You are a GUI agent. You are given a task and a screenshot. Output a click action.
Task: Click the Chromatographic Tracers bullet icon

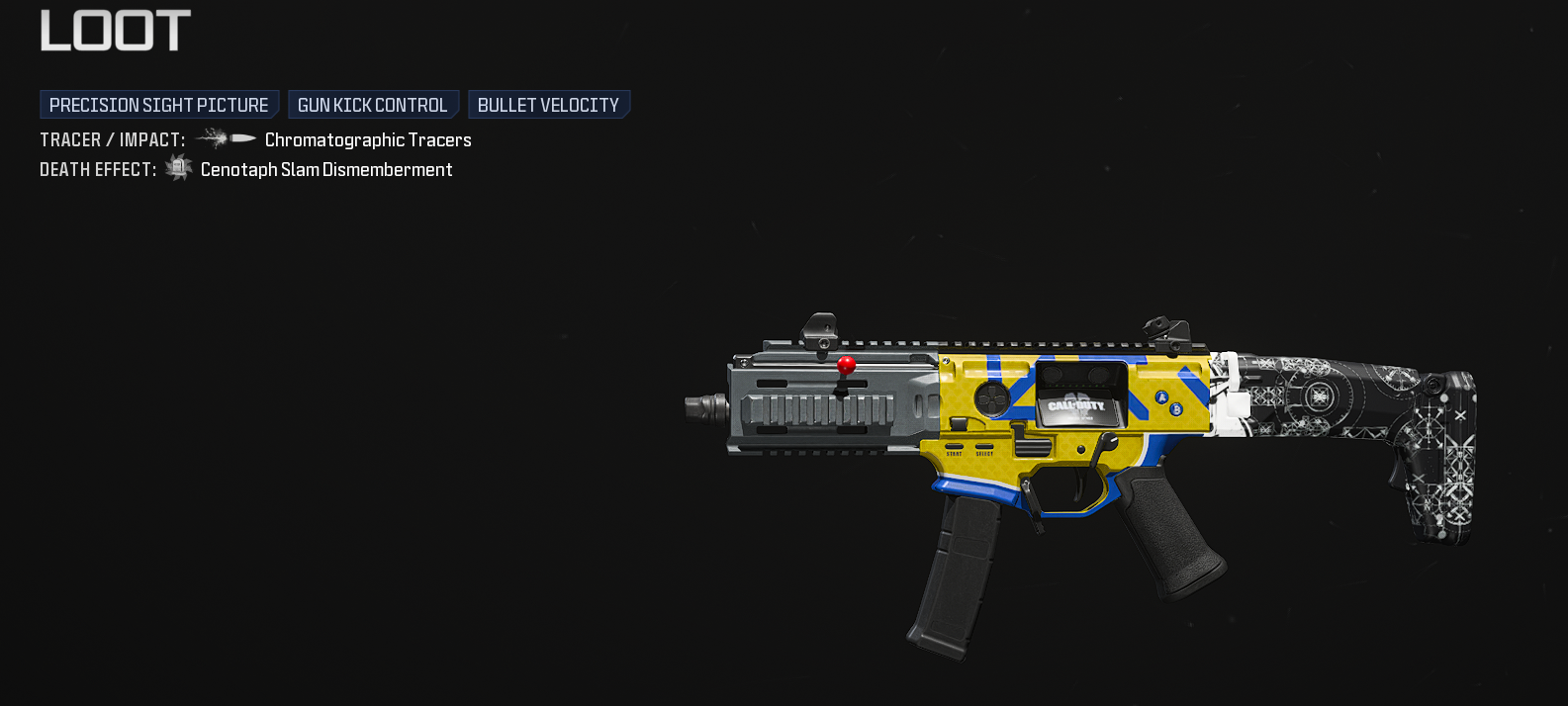[226, 139]
